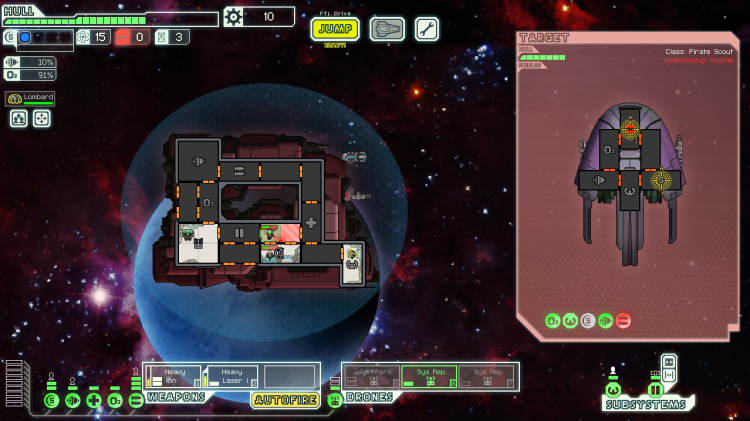Screen dimensions: 750x421
Task: Open the wrench options menu
Action: 427,29
